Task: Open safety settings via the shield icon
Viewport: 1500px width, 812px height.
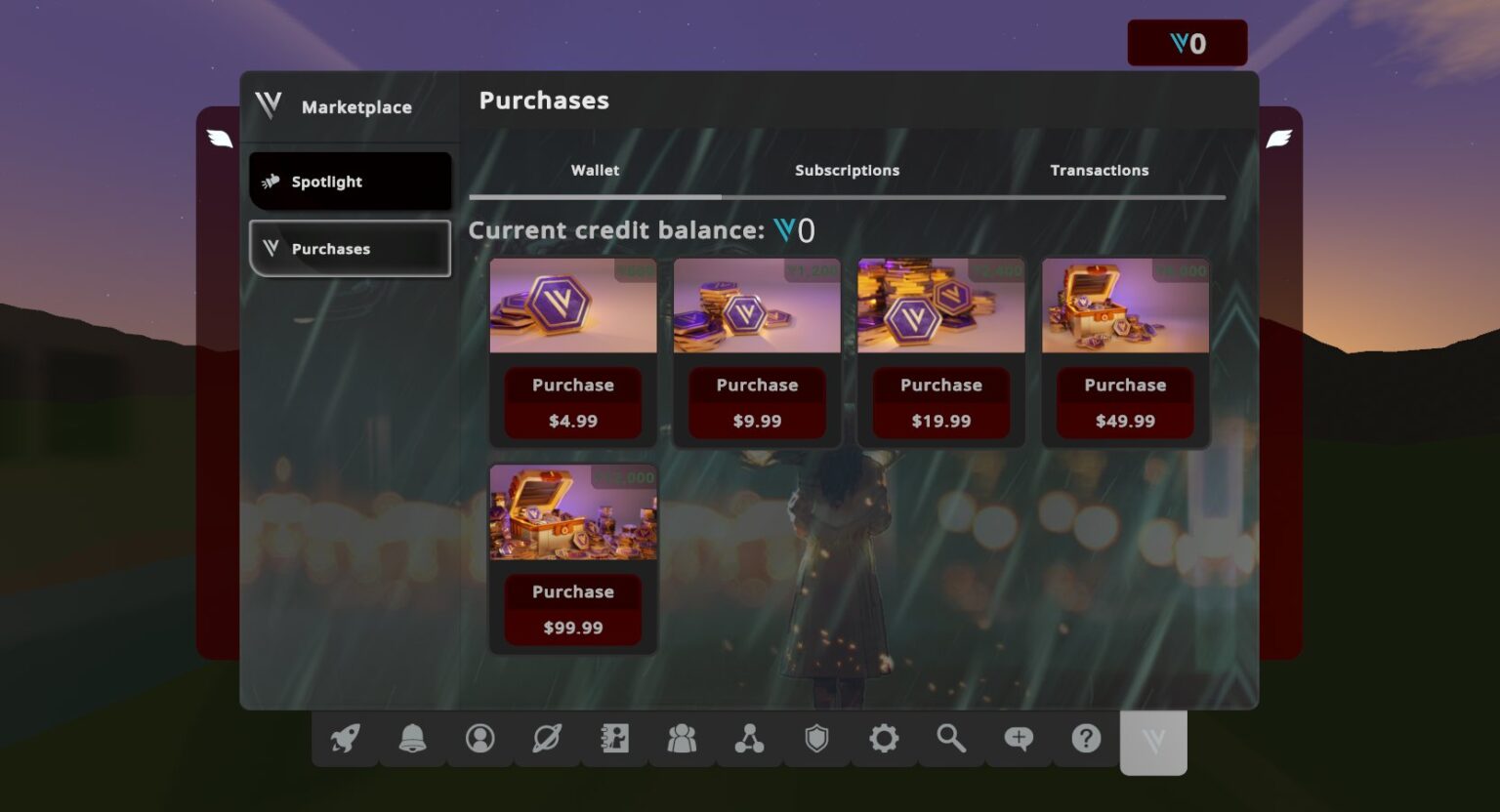Action: coord(816,739)
